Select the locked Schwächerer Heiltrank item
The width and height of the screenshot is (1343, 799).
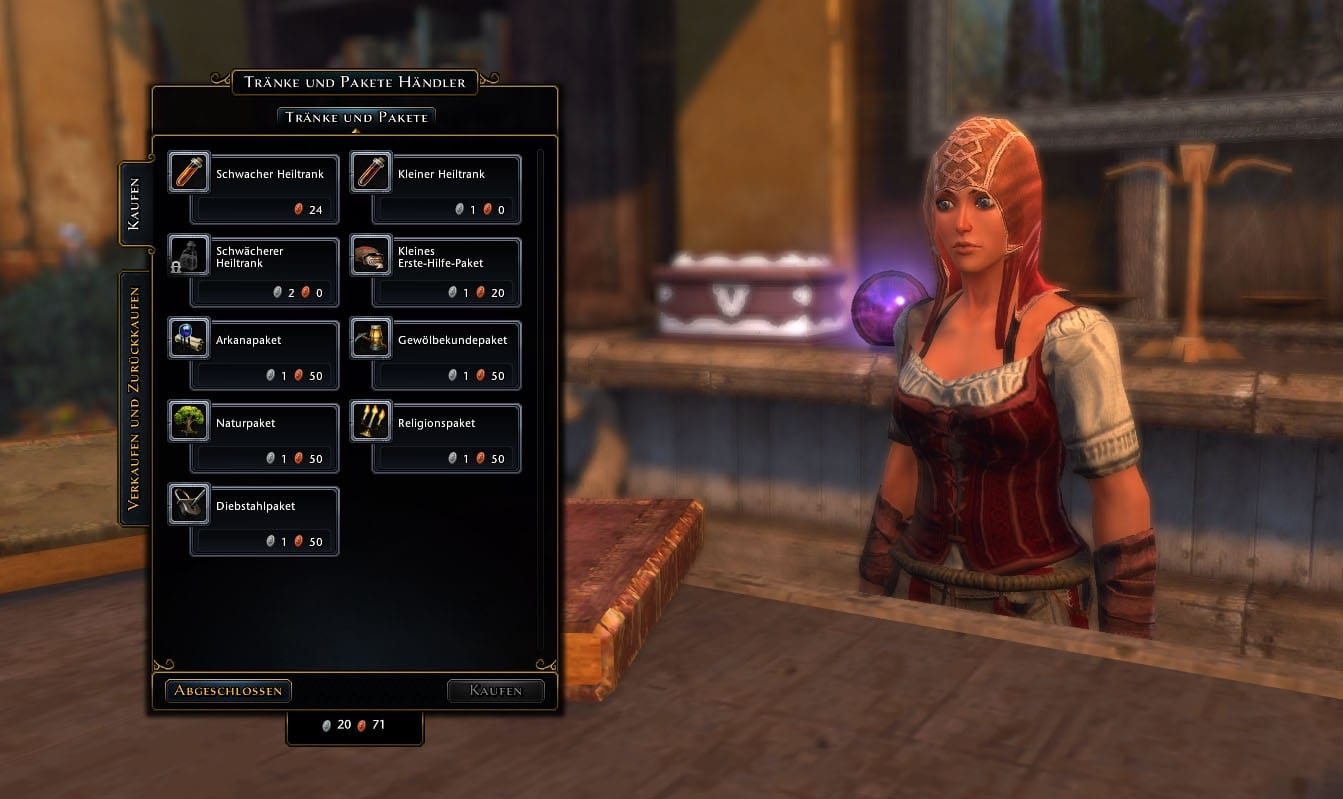pyautogui.click(x=254, y=272)
